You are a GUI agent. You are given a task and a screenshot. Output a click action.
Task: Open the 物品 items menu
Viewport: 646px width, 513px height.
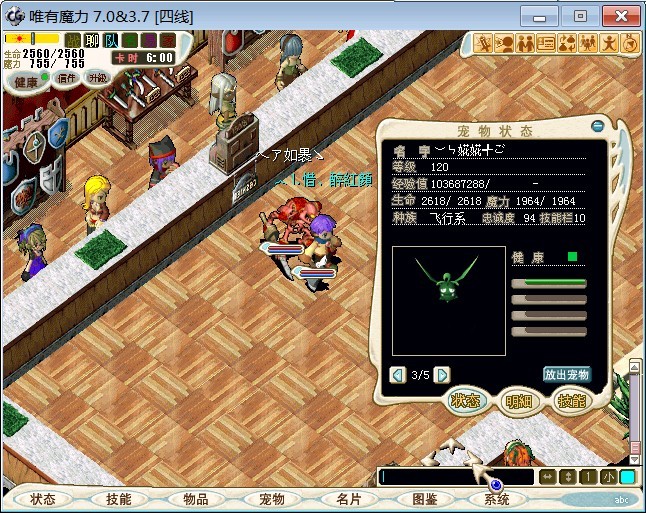tap(195, 498)
